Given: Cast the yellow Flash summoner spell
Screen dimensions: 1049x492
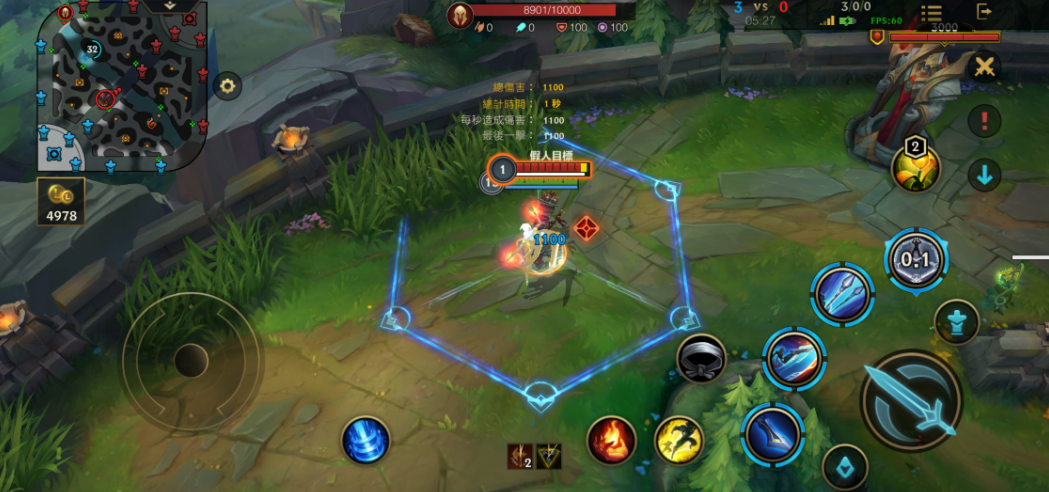Looking at the screenshot, I should 680,440.
